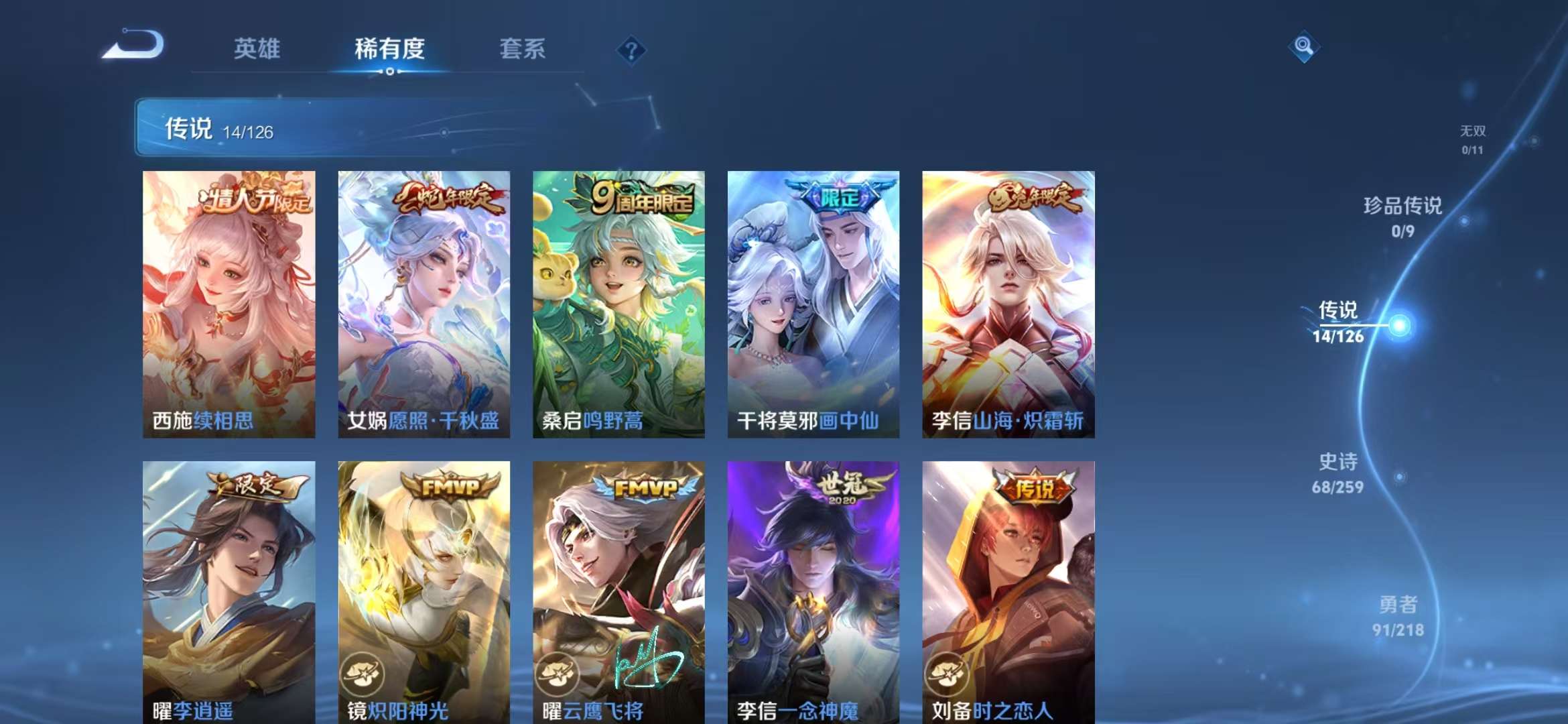Screen dimensions: 1568x724
Task: Open the 女娲愿照·千秋盛 skin card
Action: tap(423, 302)
